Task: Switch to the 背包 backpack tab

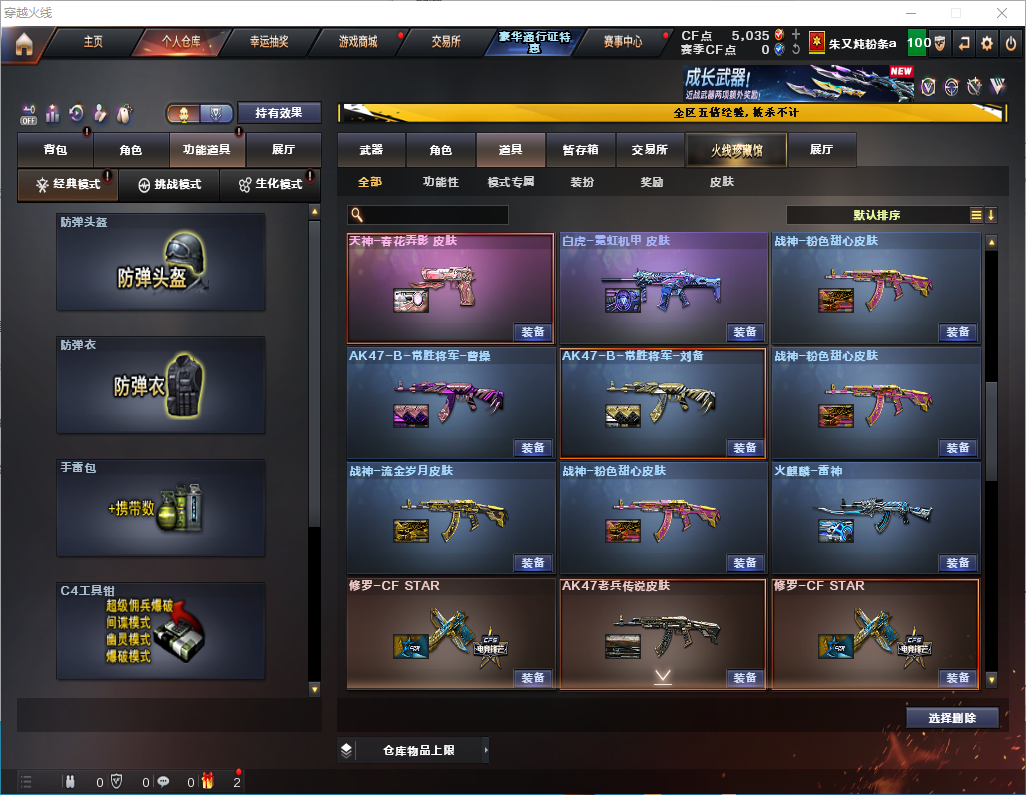Action: click(x=55, y=150)
